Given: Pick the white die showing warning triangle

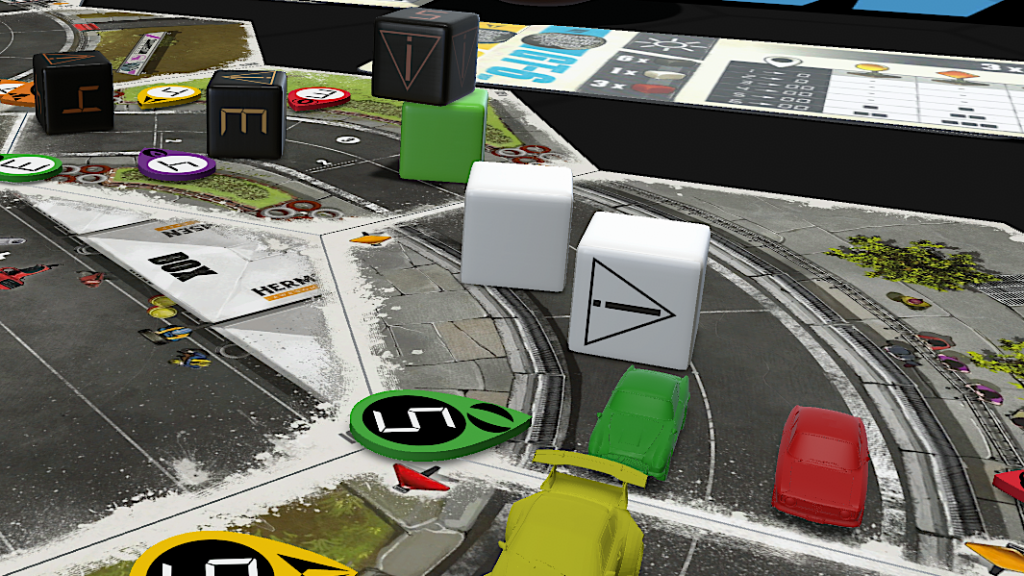Looking at the screenshot, I should coord(638,290).
